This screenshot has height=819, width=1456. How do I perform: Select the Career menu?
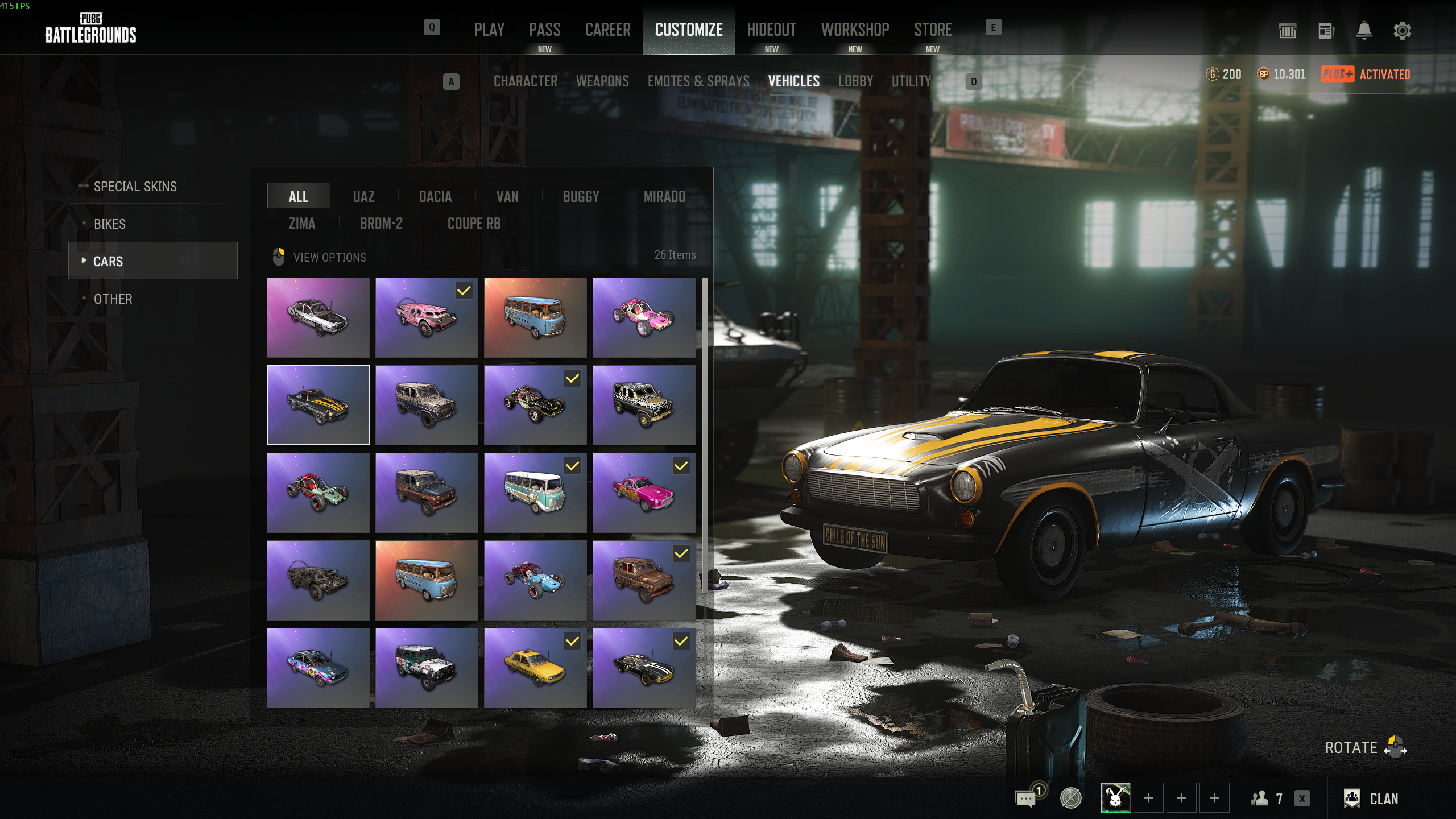(x=607, y=30)
